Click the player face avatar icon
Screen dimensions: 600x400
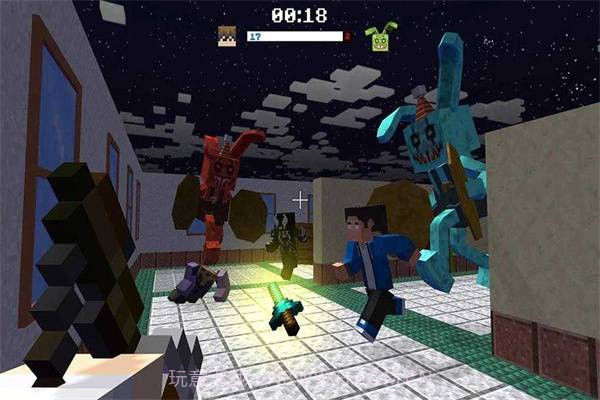click(x=228, y=37)
